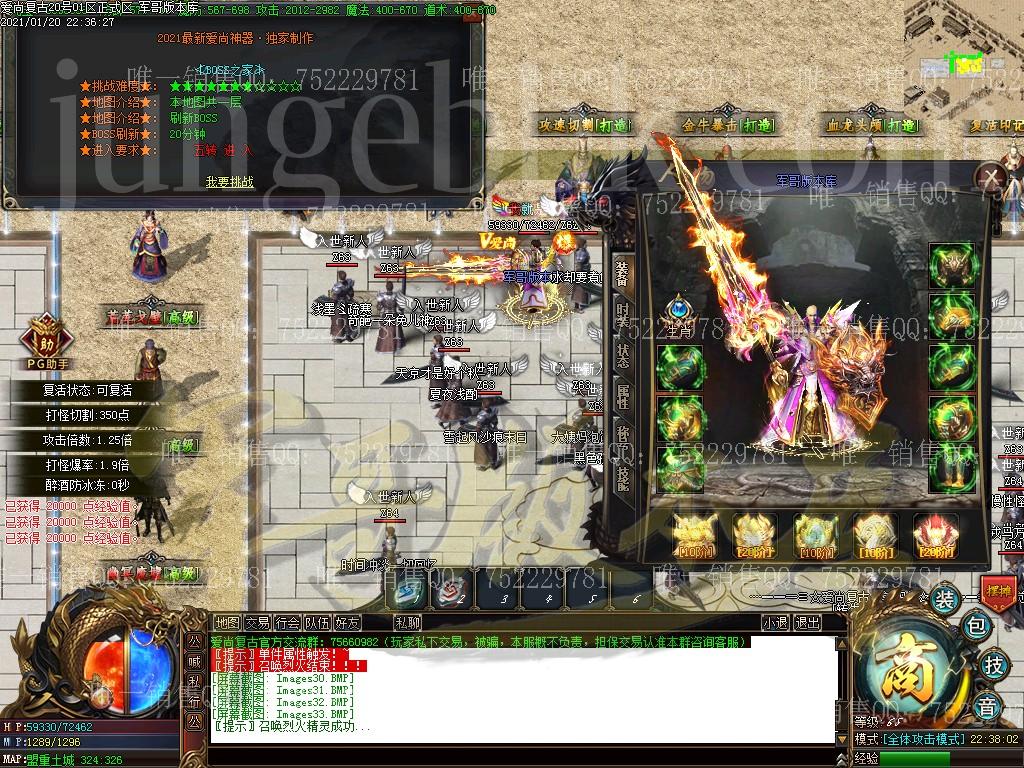Click the 小退 logout button
The width and height of the screenshot is (1024, 768).
pos(775,623)
